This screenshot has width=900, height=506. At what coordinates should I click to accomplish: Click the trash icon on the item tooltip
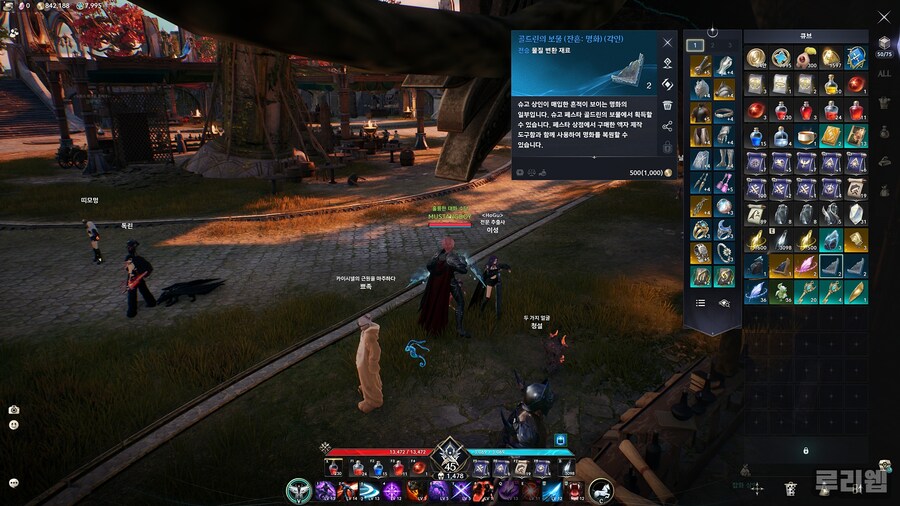pyautogui.click(x=667, y=105)
